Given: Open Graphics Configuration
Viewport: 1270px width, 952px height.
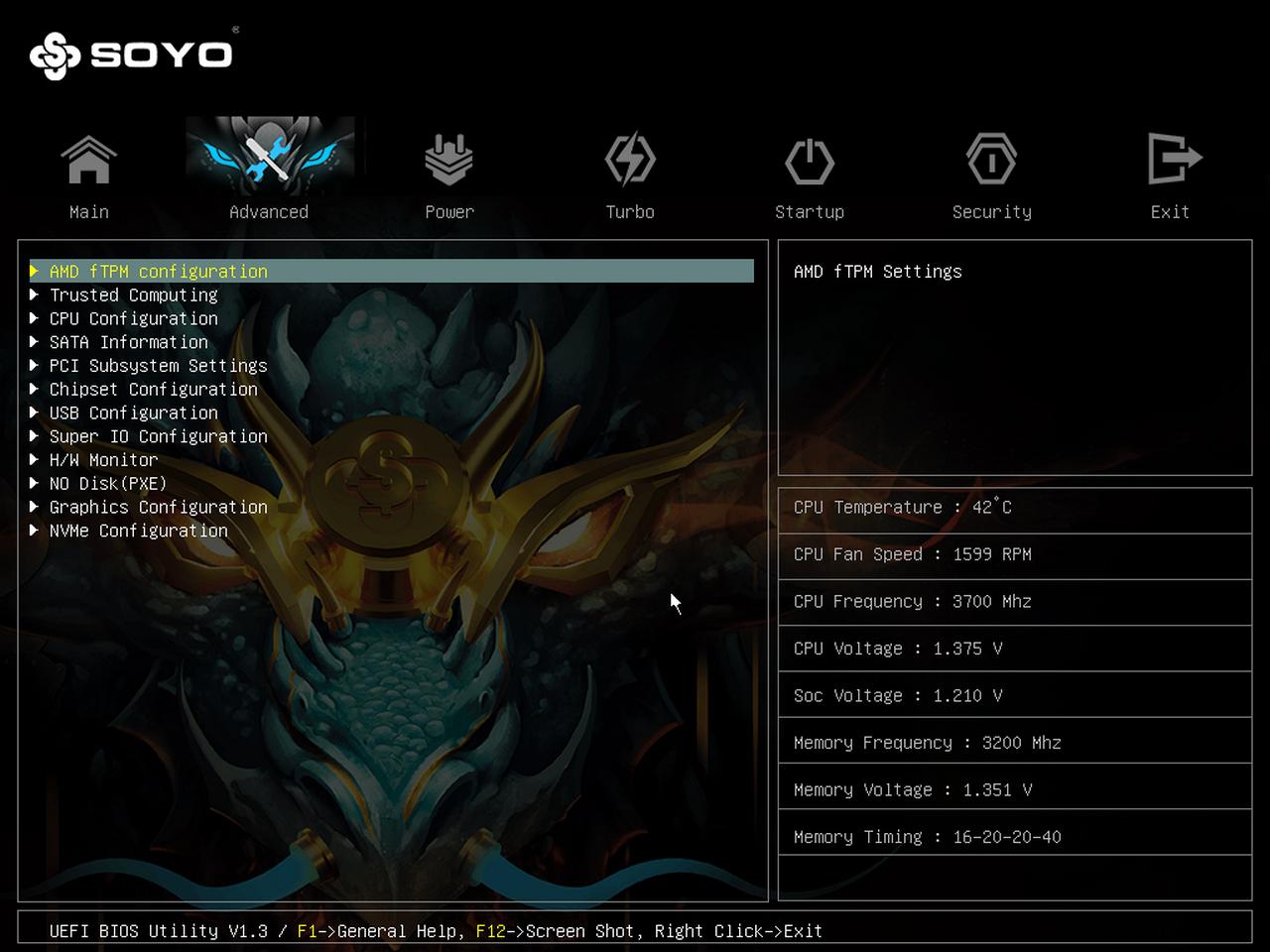Looking at the screenshot, I should [159, 508].
